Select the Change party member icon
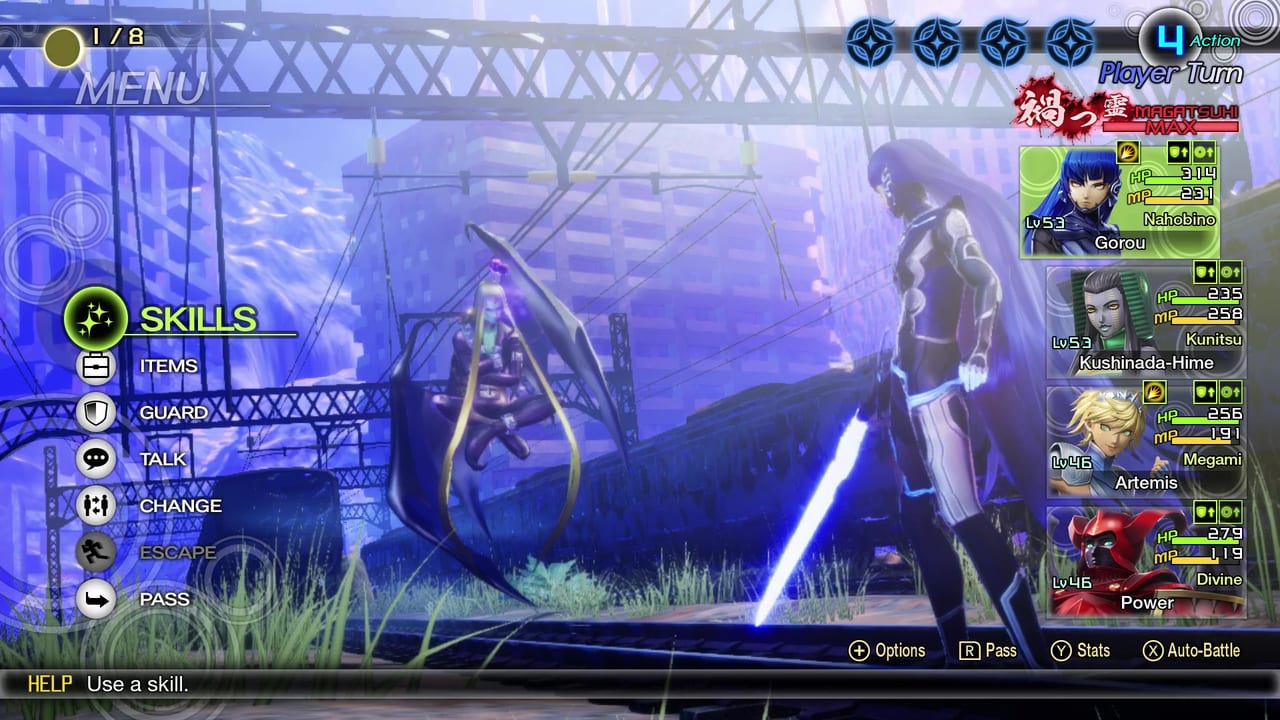1280x720 pixels. click(x=96, y=506)
